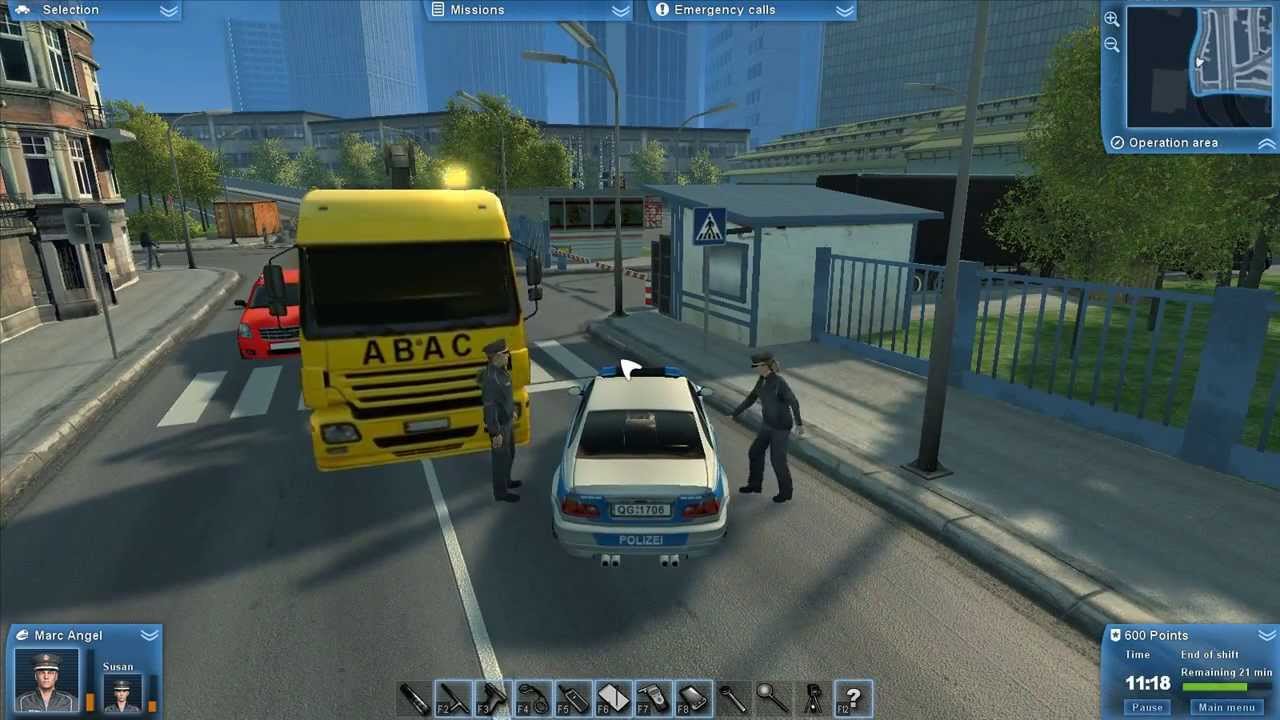Select the police radio (F5) tool
The width and height of the screenshot is (1280, 720).
[573, 697]
